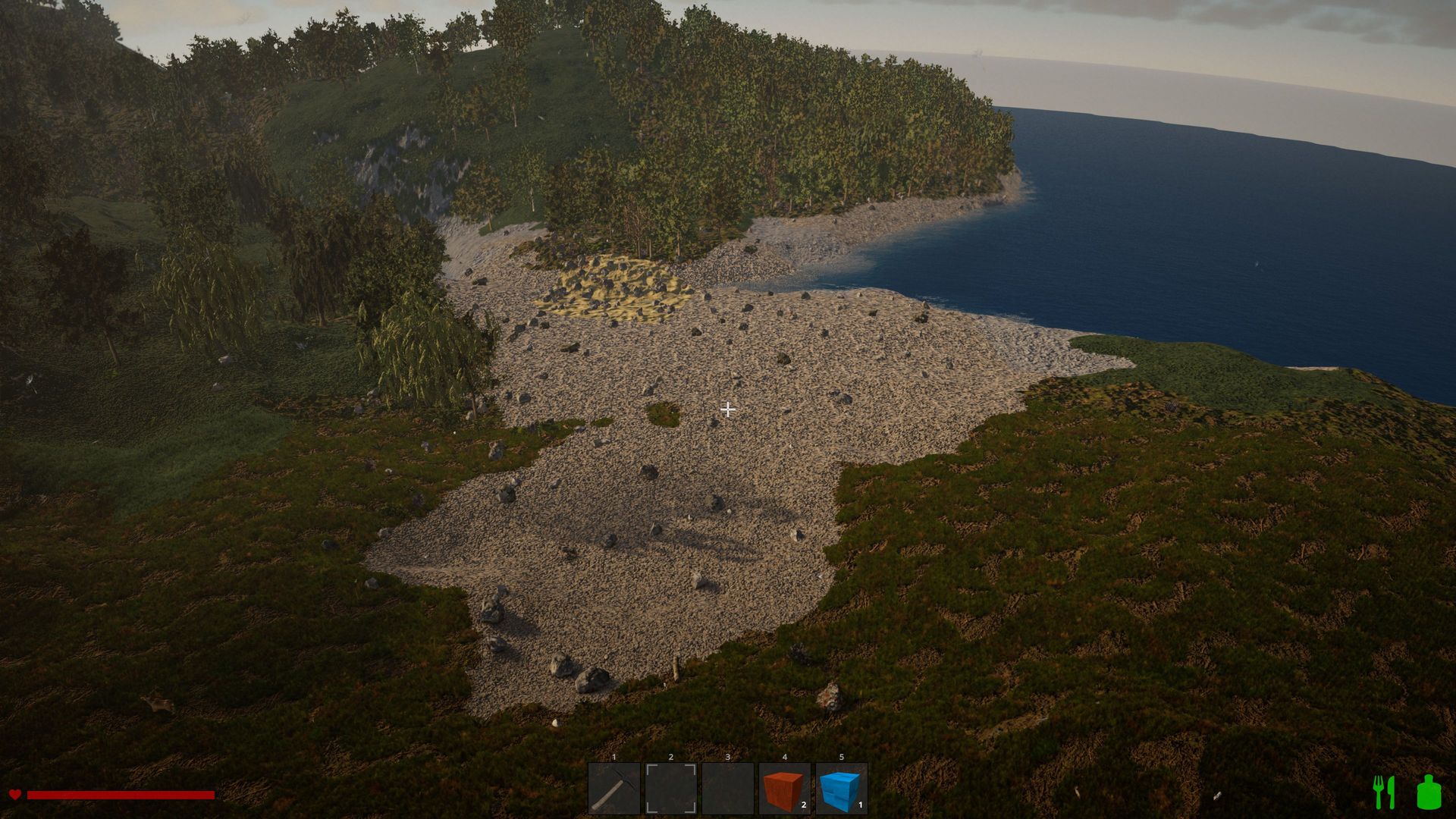The height and width of the screenshot is (819, 1456).
Task: Choose the red block in the hotbar
Action: (784, 789)
